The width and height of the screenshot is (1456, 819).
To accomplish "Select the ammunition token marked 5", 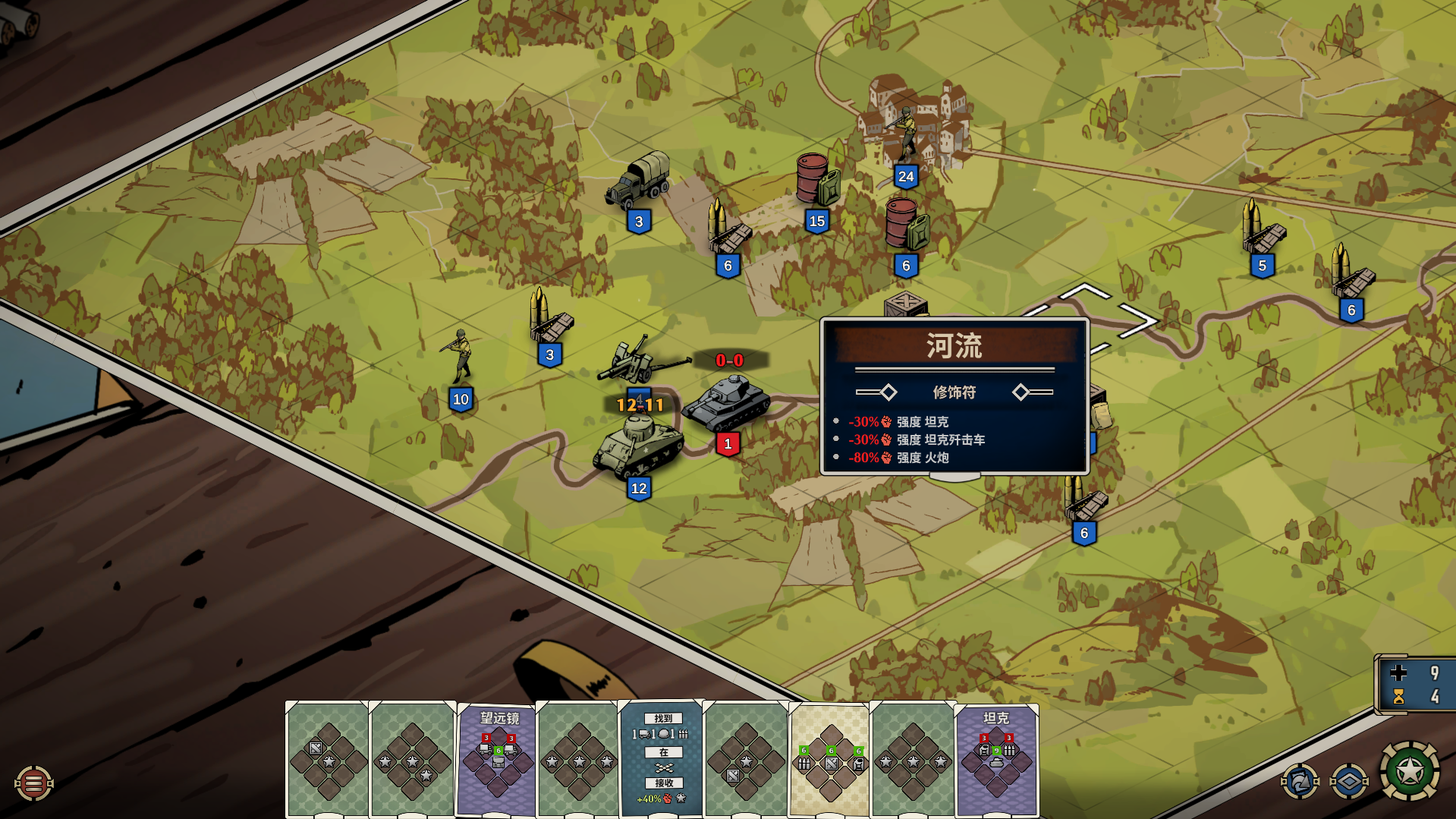I will (1262, 229).
